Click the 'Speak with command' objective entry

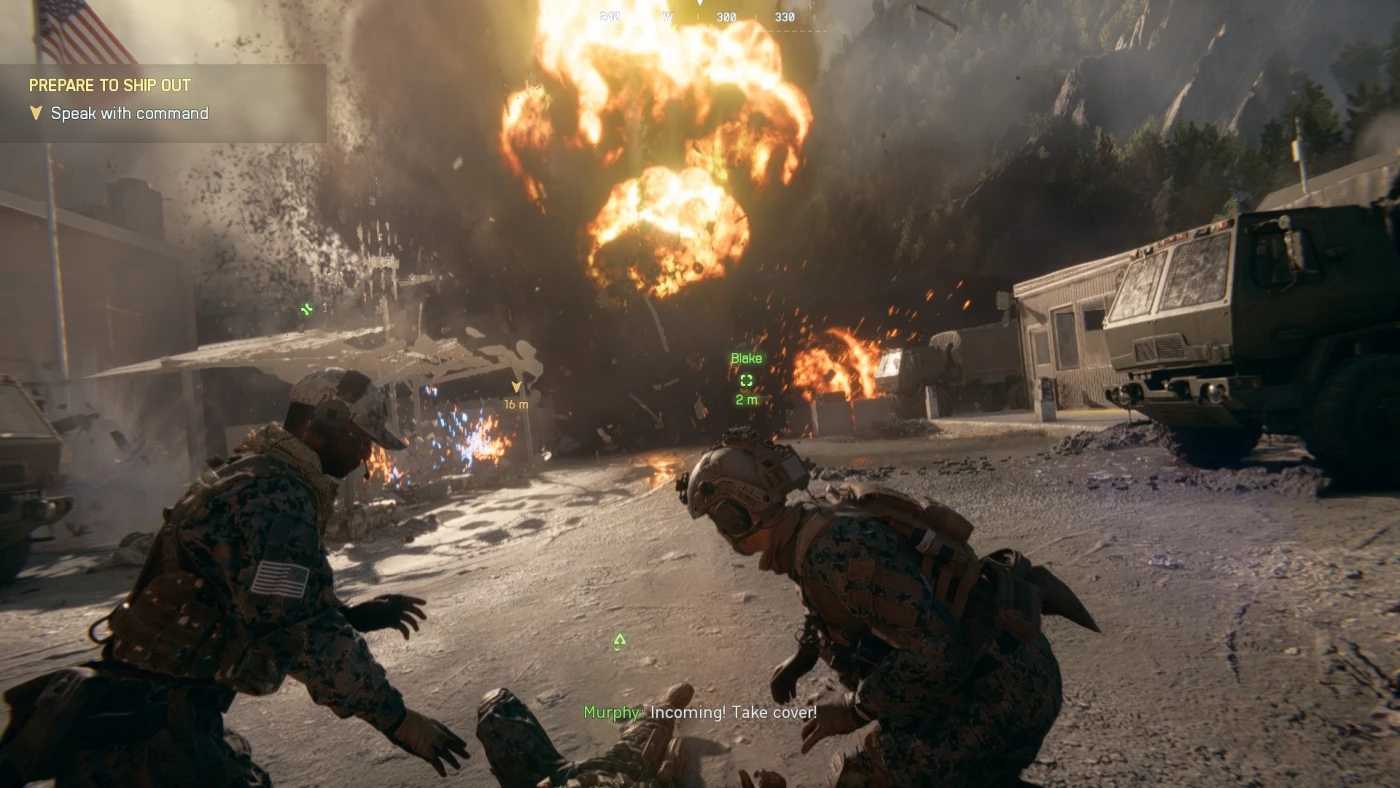[x=129, y=114]
